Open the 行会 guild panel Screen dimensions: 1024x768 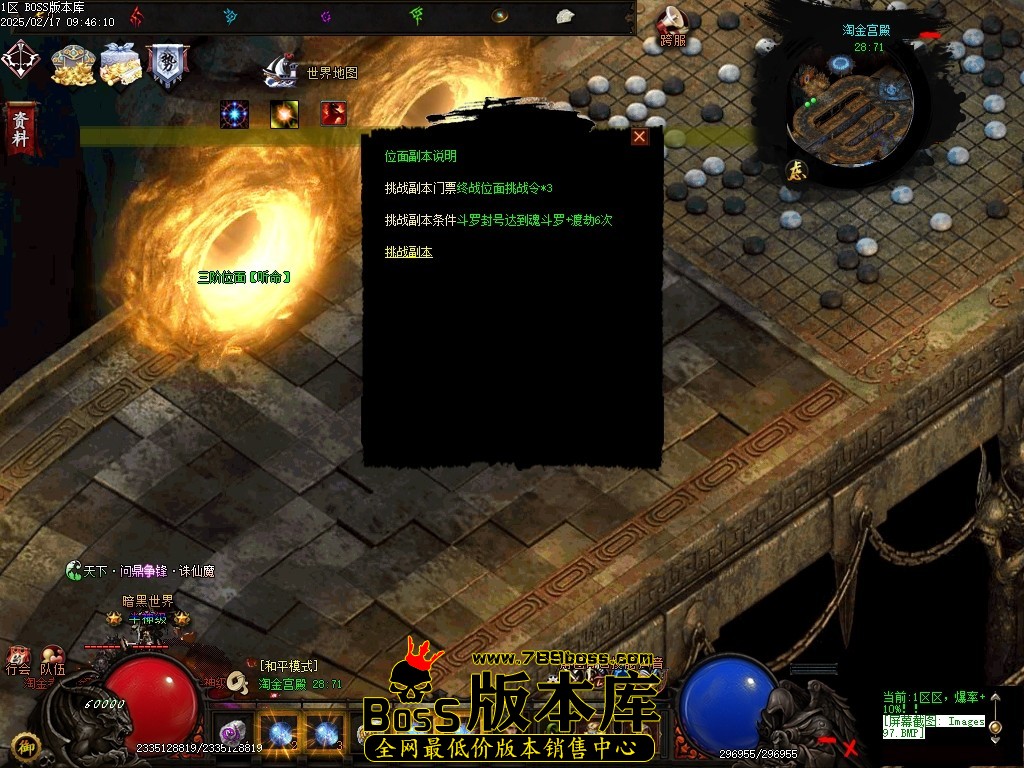coord(17,662)
